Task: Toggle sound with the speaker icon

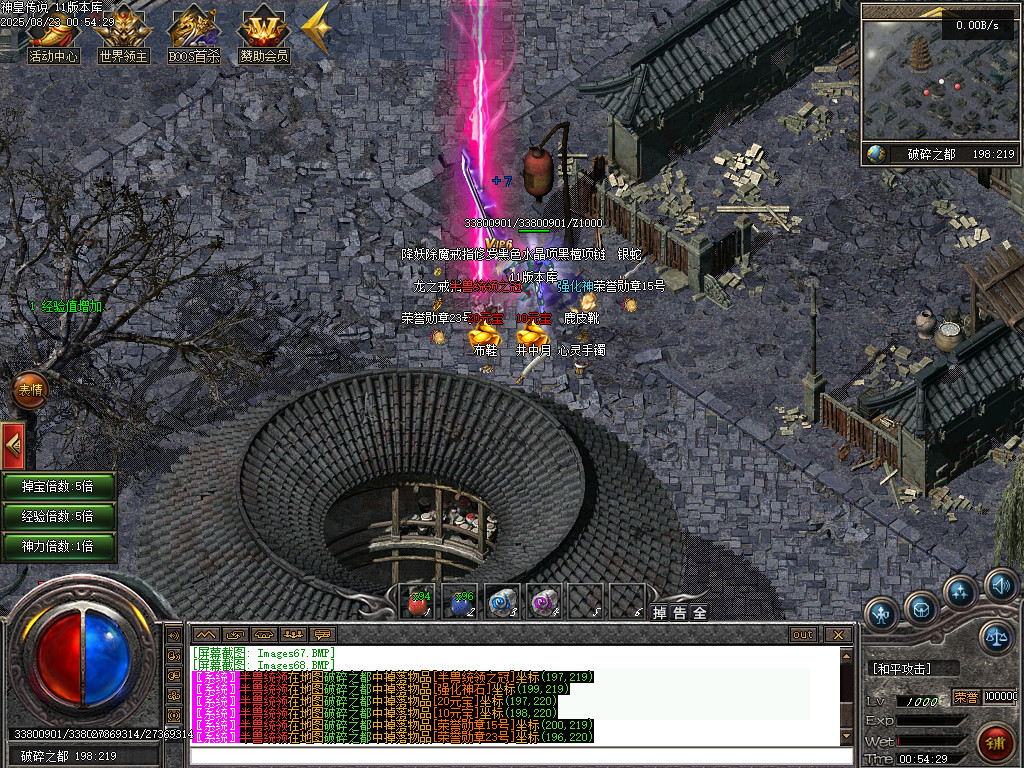Action: click(1000, 585)
